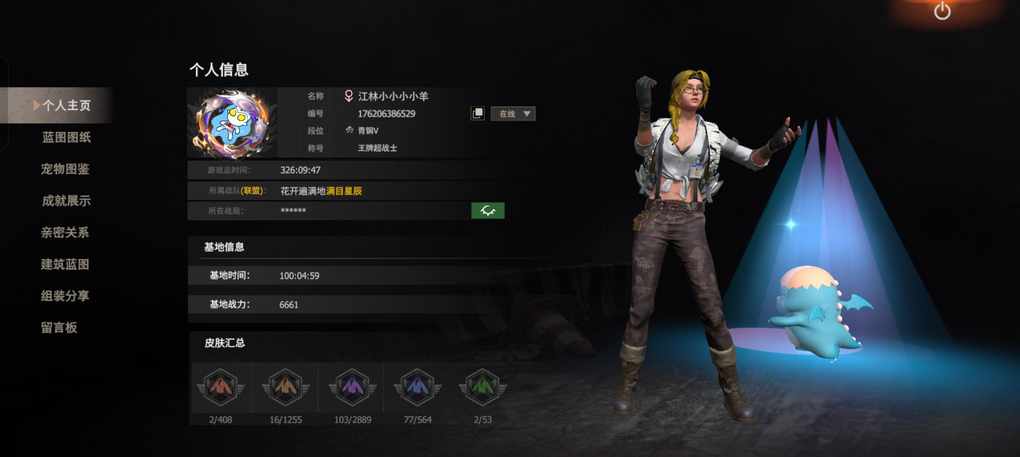
Task: Switch to the 蓝图图纸 tab
Action: point(66,137)
